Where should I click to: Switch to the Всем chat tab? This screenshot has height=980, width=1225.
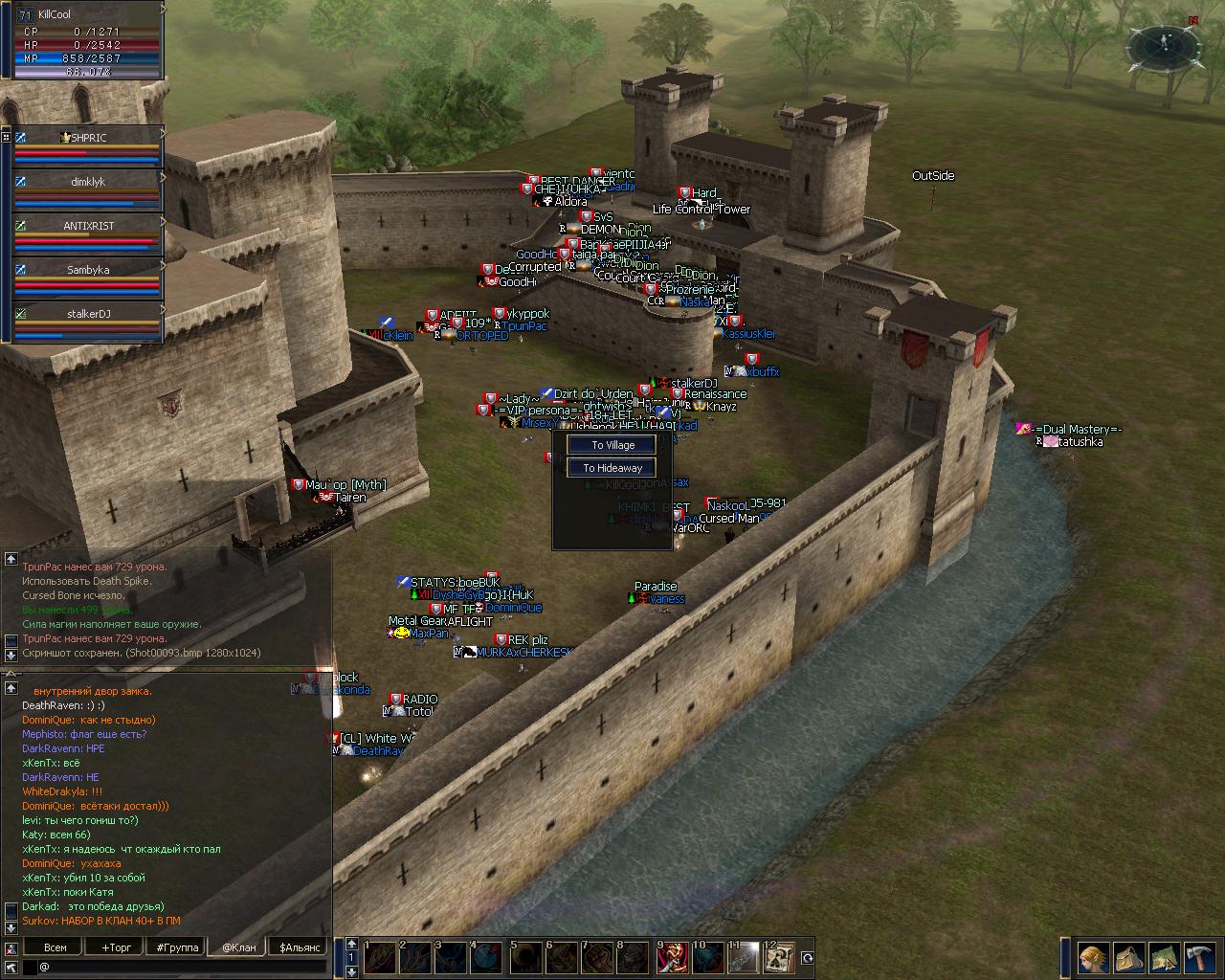[x=56, y=947]
